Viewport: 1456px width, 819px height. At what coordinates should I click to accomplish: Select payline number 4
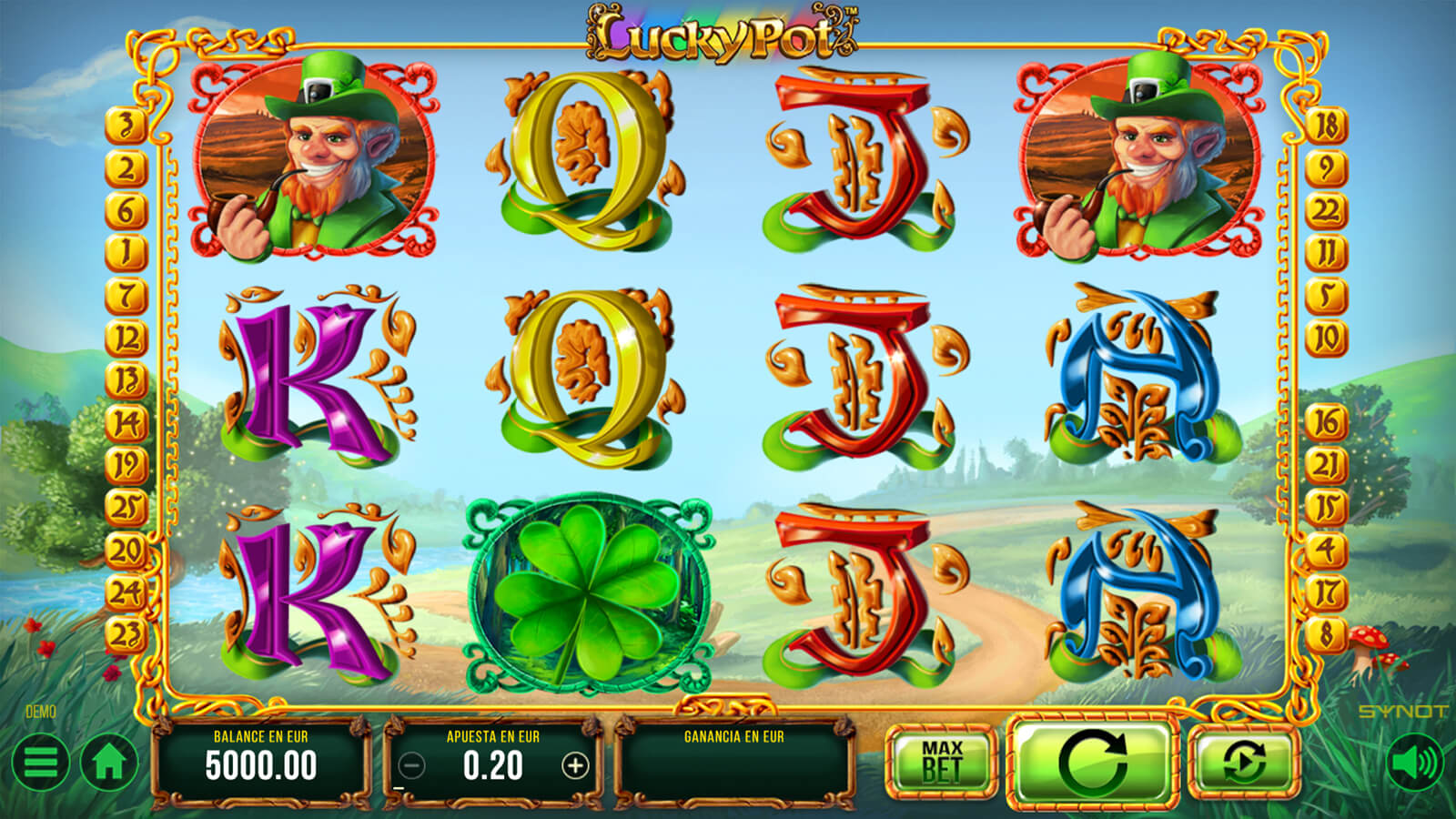(x=1326, y=550)
